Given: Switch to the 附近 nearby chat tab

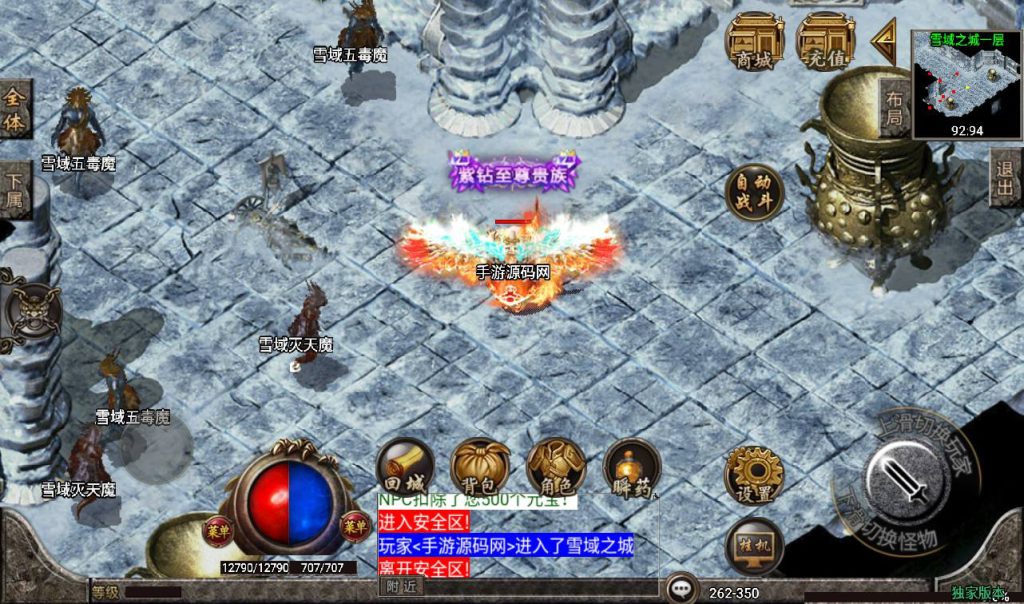Looking at the screenshot, I should [402, 587].
